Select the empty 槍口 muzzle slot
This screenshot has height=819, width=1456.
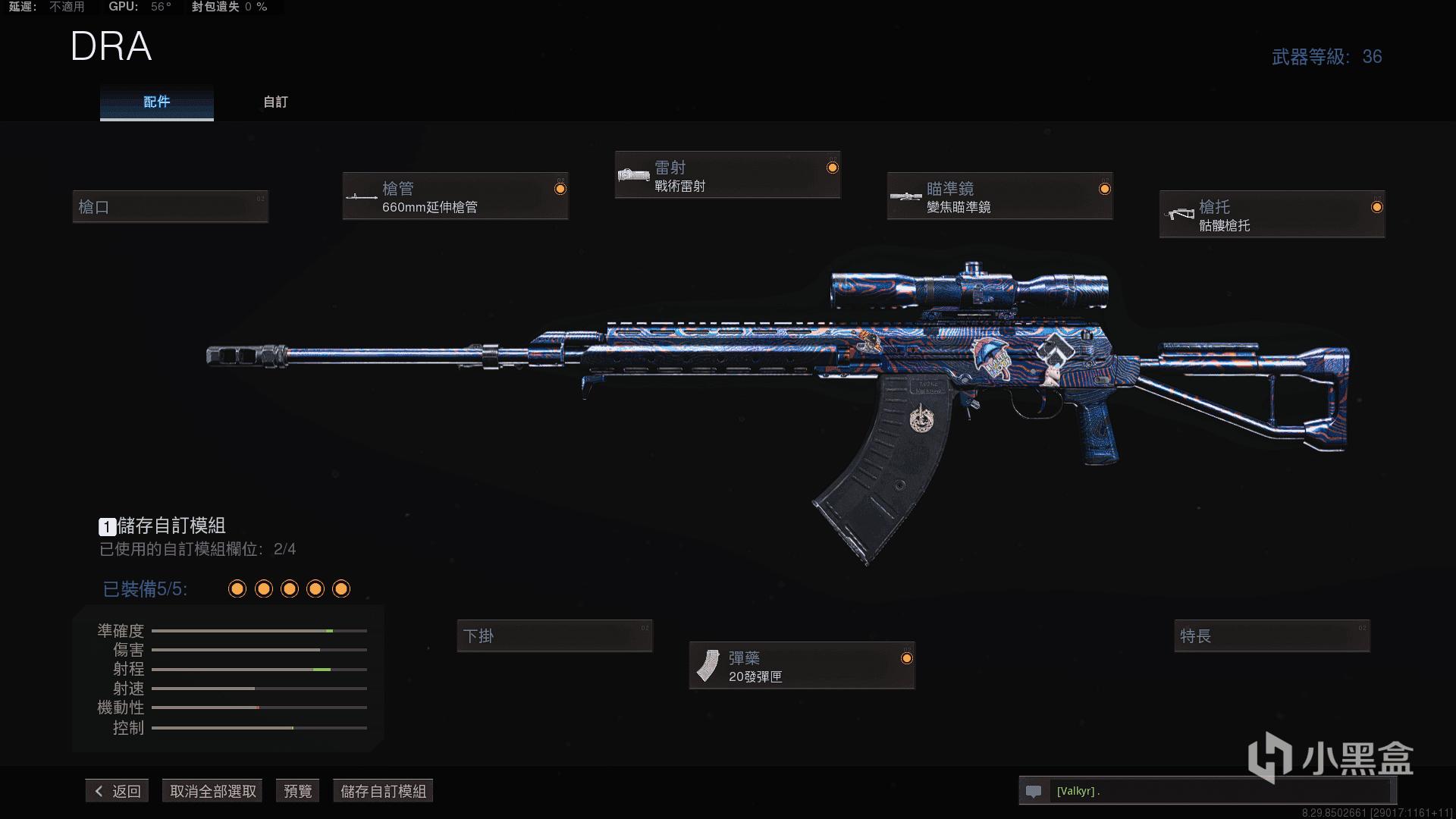(x=170, y=206)
